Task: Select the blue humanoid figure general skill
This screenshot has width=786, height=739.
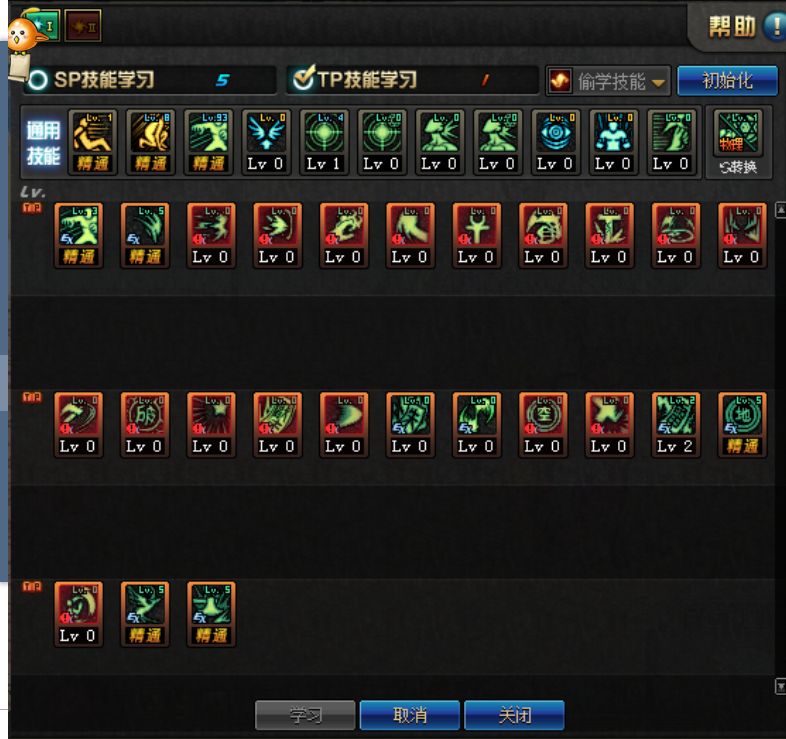Action: (613, 132)
